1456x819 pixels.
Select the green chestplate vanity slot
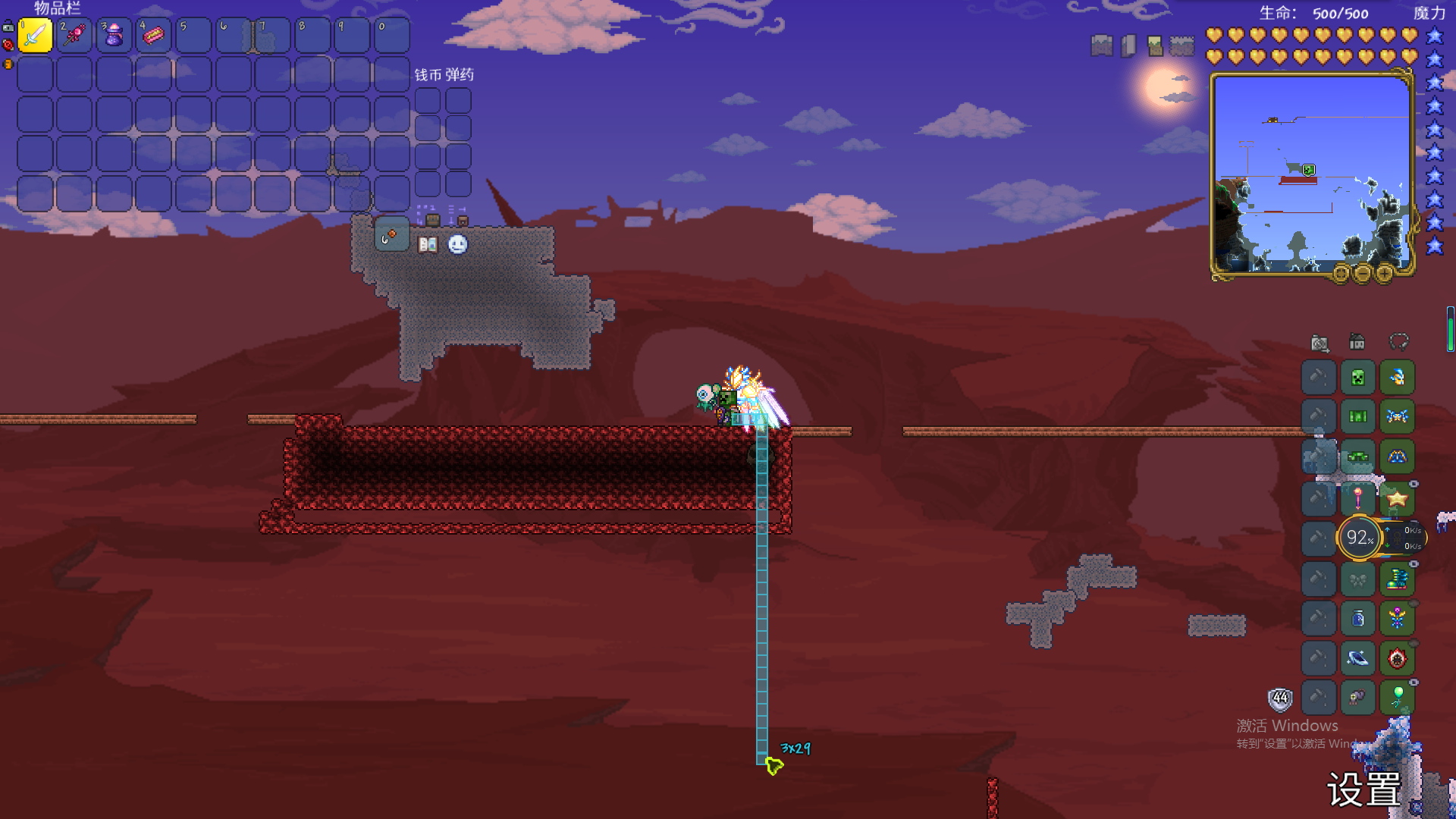[x=1357, y=416]
